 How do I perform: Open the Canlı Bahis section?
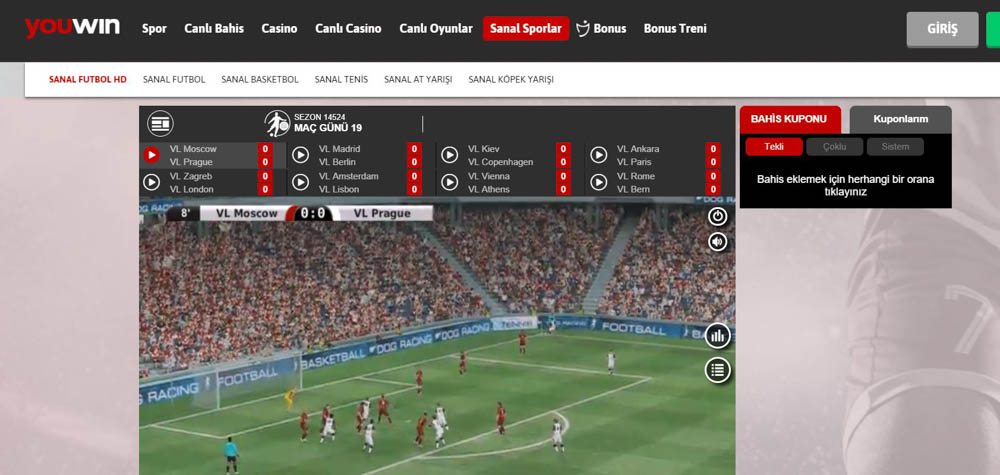coord(214,28)
